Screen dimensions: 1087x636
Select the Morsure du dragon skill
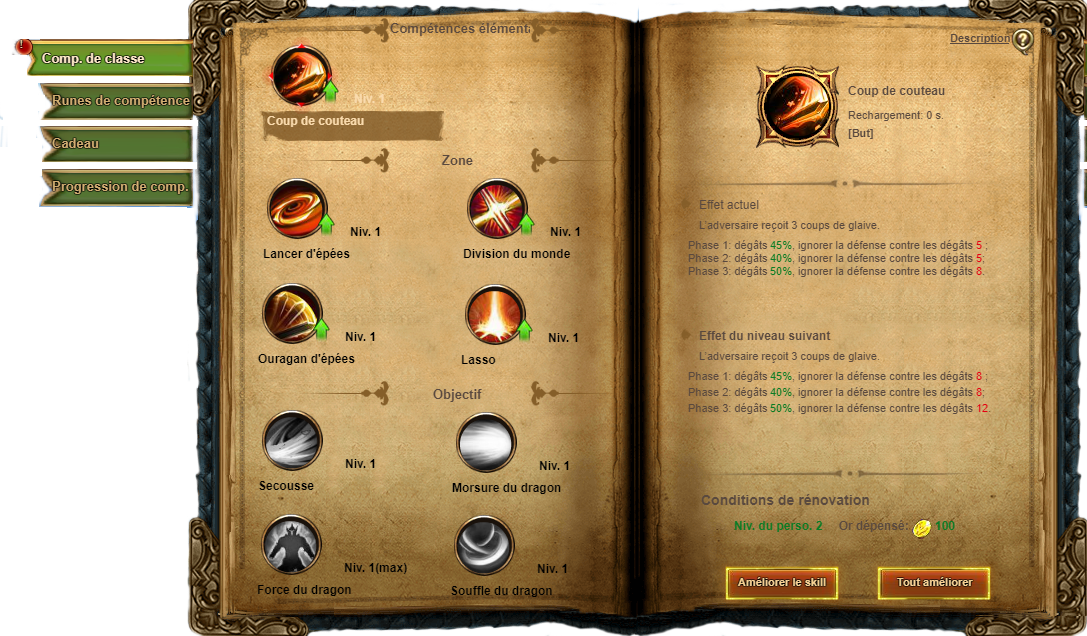(x=486, y=443)
